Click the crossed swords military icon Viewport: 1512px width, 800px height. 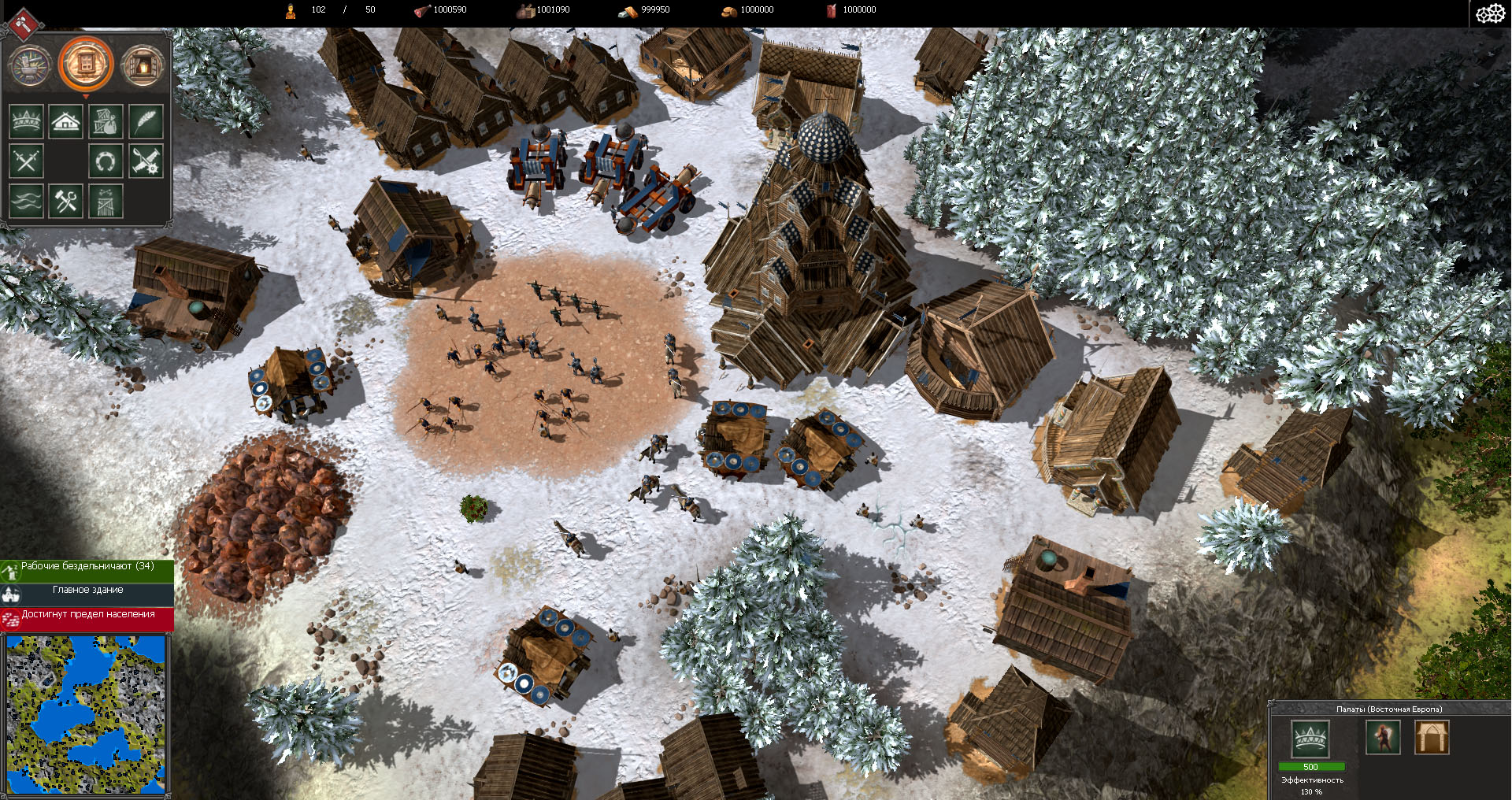pyautogui.click(x=26, y=161)
